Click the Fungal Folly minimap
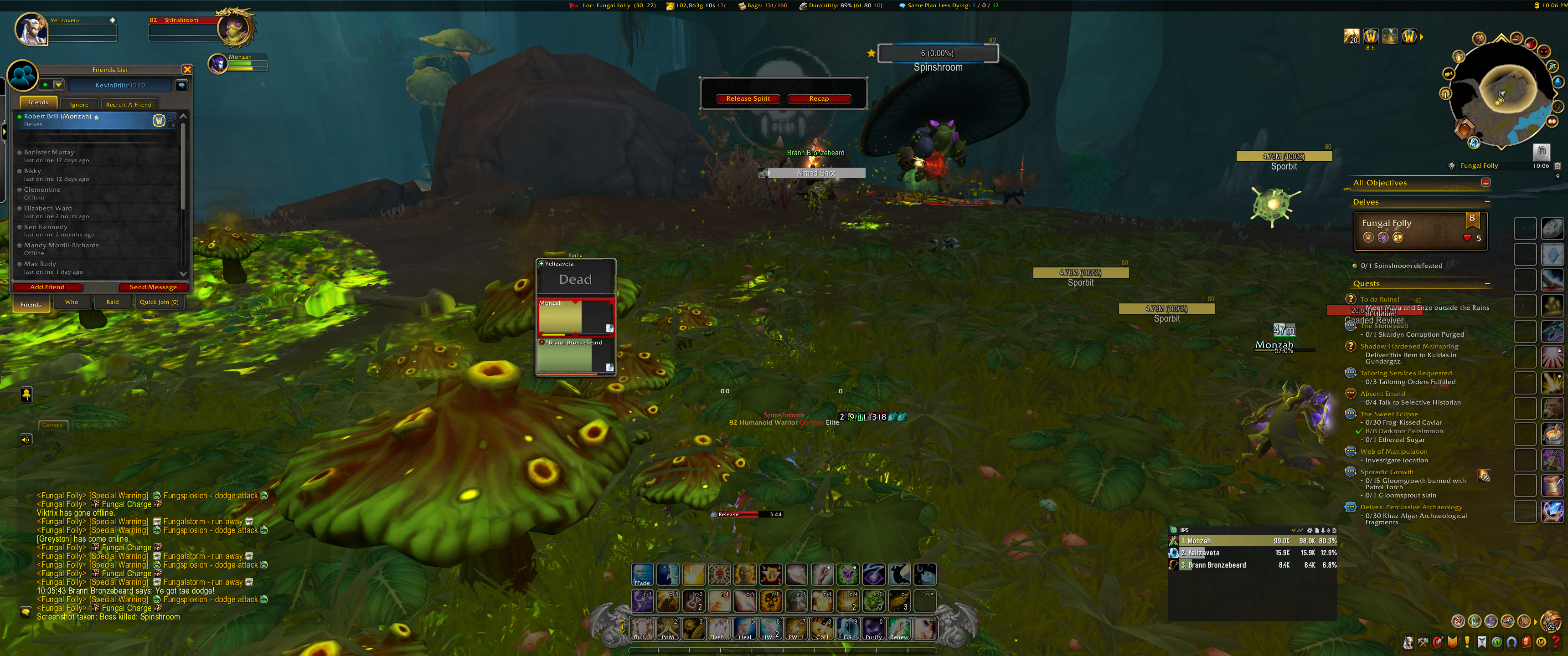This screenshot has height=656, width=1568. point(1501,97)
